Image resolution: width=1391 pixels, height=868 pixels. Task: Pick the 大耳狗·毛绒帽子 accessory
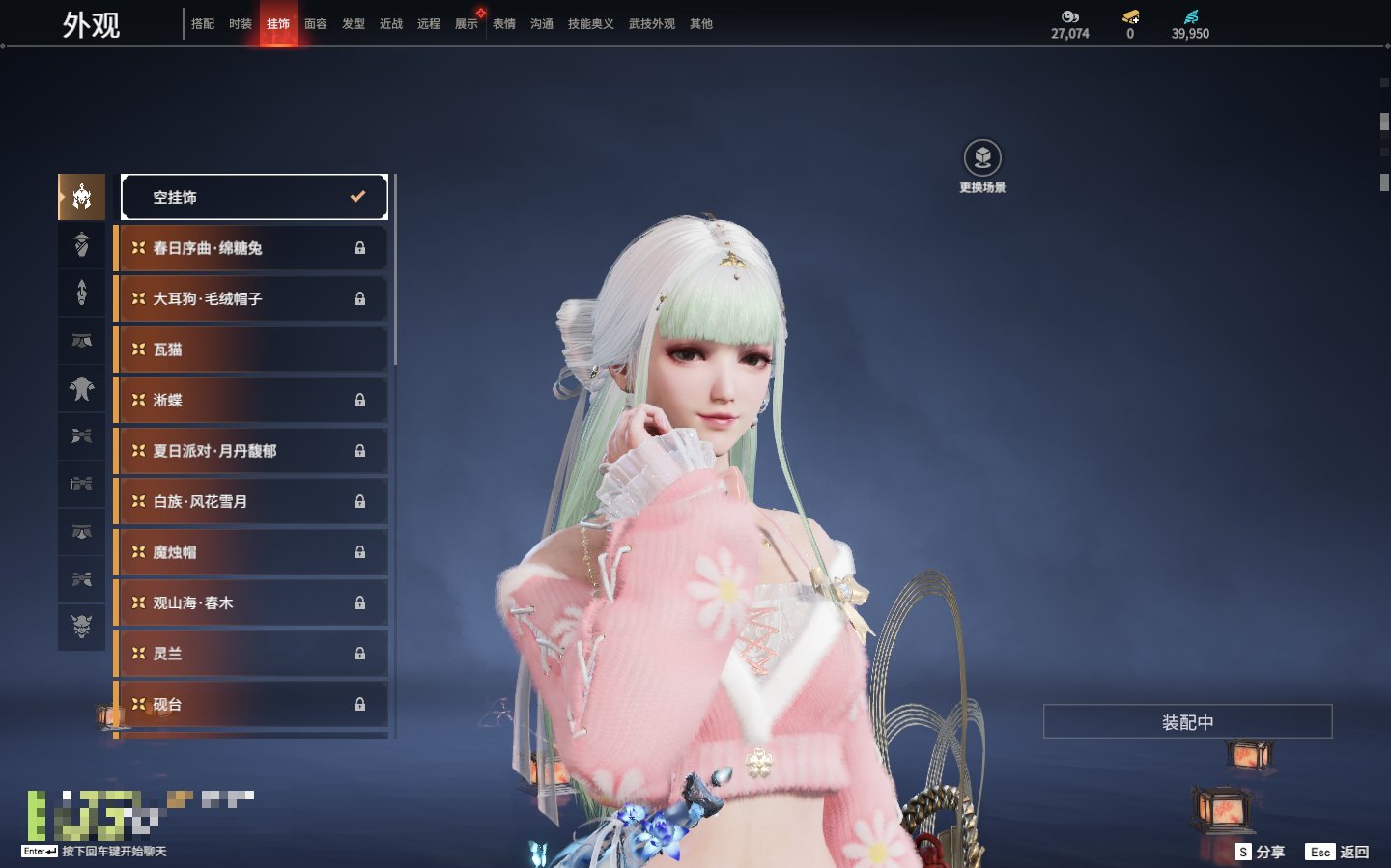click(251, 299)
